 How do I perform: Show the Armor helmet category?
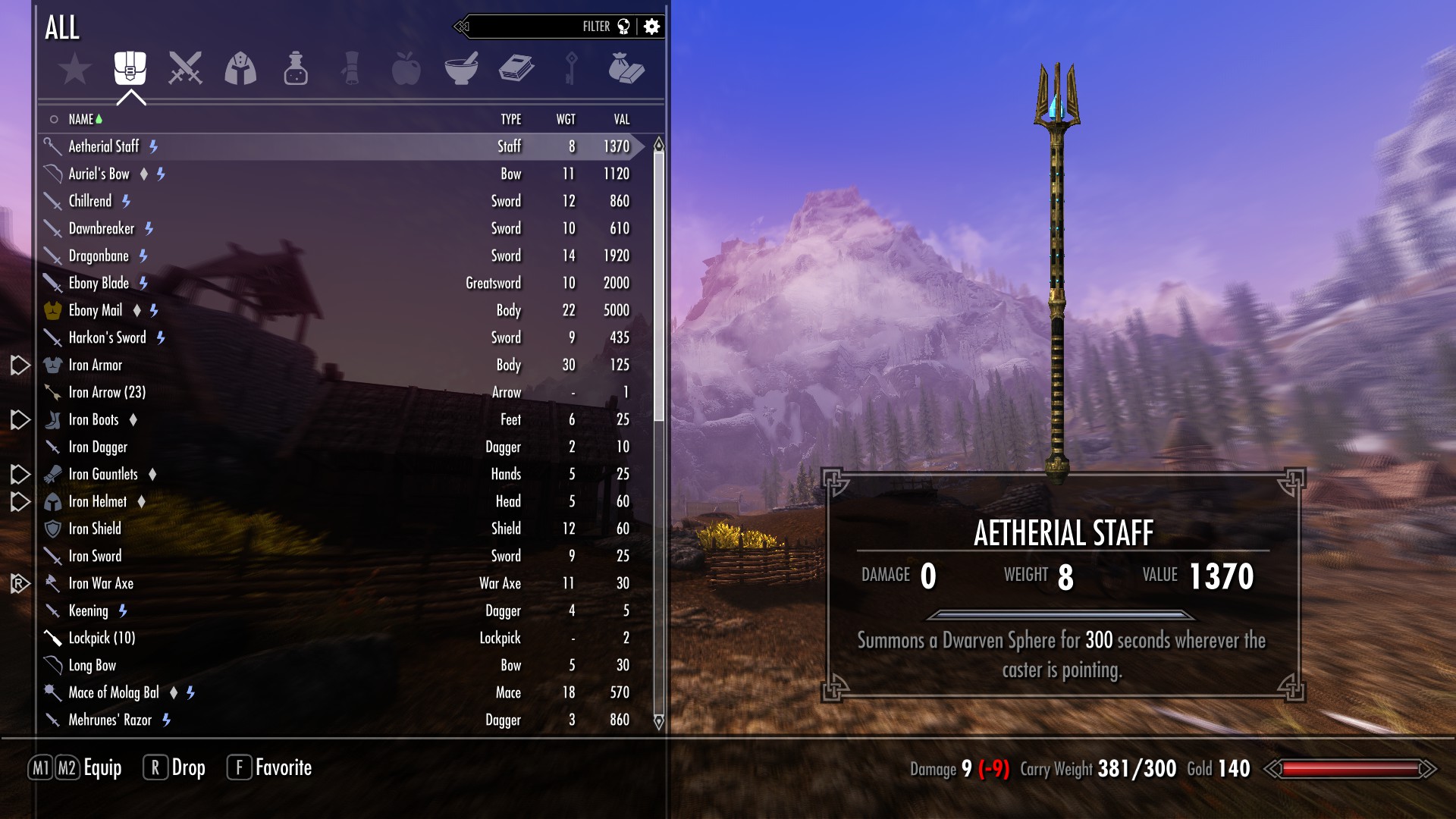click(240, 68)
